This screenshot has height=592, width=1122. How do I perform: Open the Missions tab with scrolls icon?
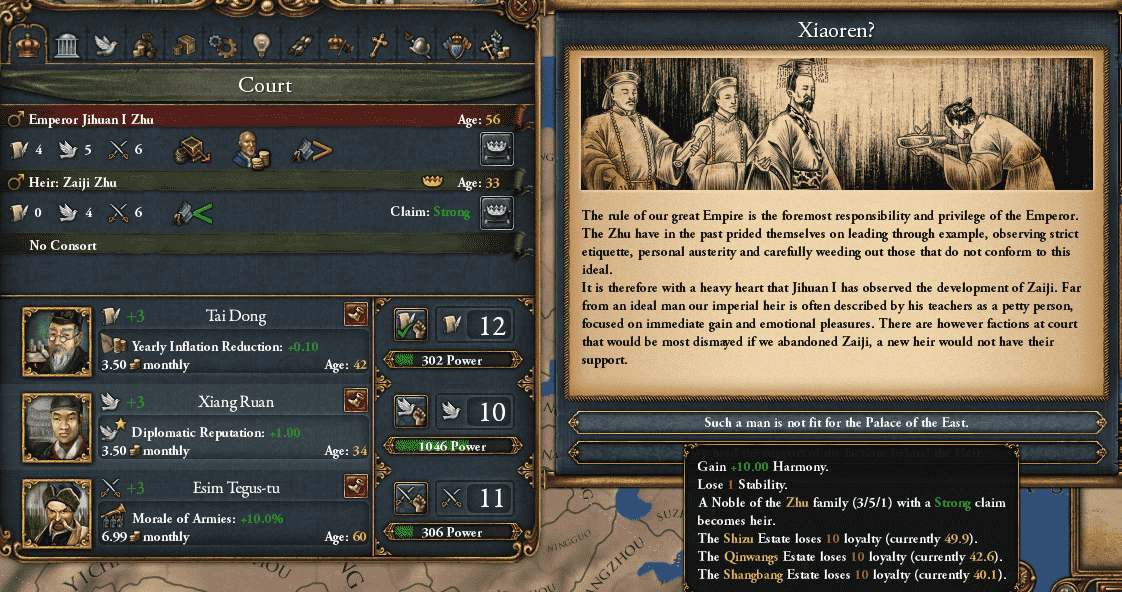pyautogui.click(x=299, y=45)
